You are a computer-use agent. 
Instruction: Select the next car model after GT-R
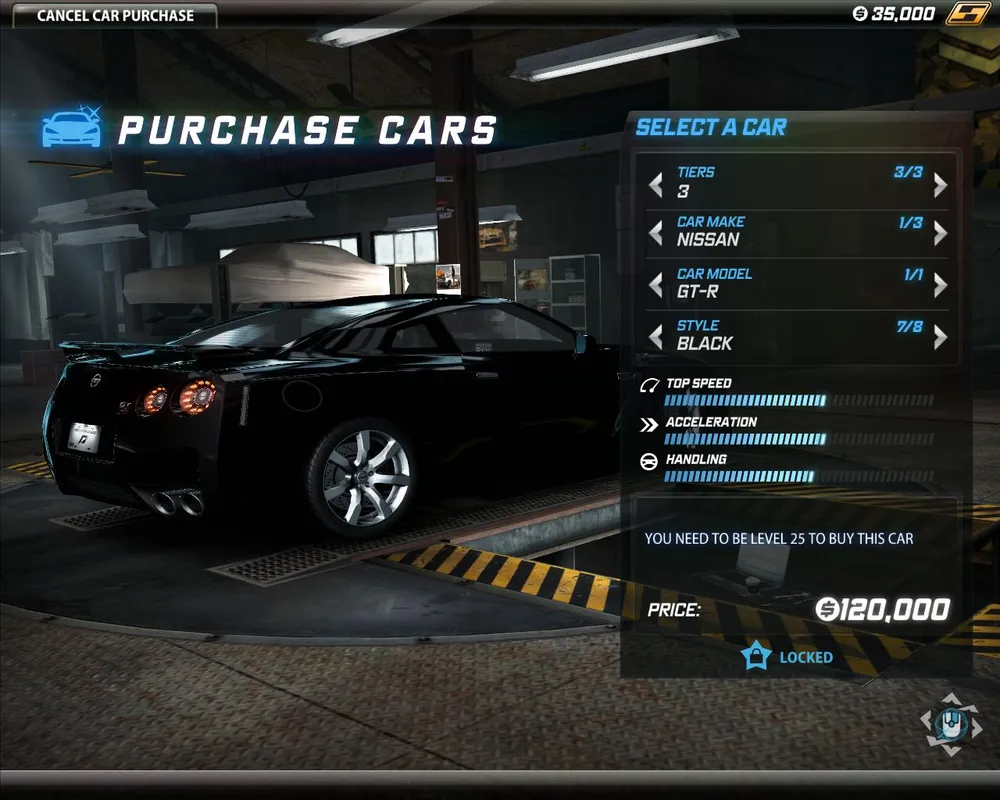coord(940,285)
